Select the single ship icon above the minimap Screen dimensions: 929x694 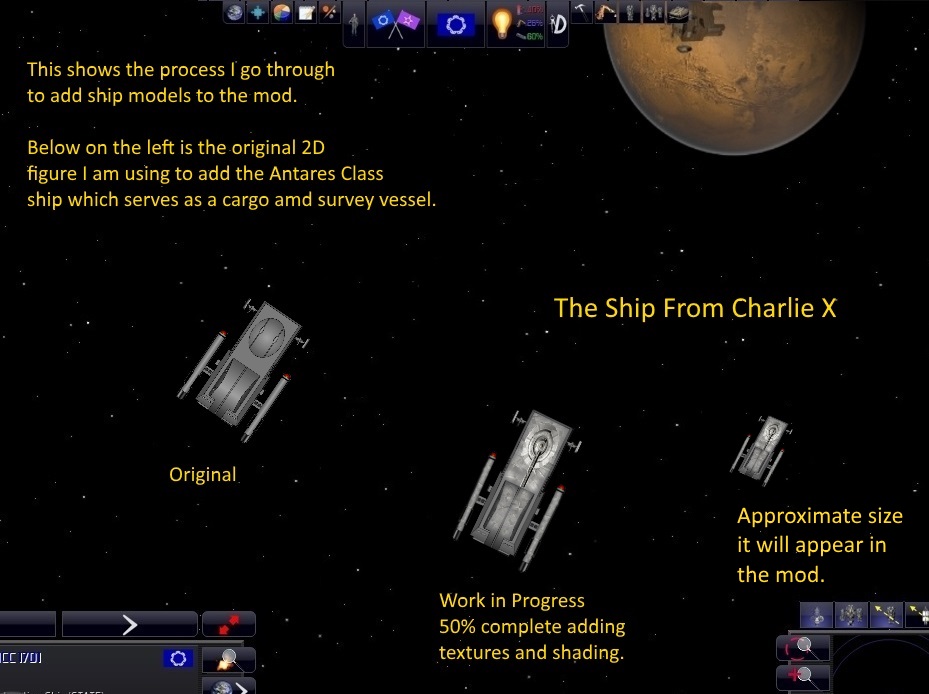(x=817, y=613)
